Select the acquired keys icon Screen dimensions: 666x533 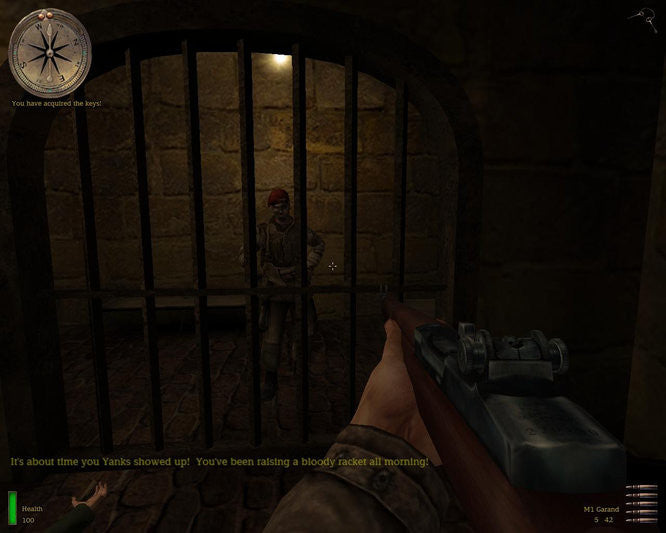(x=640, y=16)
